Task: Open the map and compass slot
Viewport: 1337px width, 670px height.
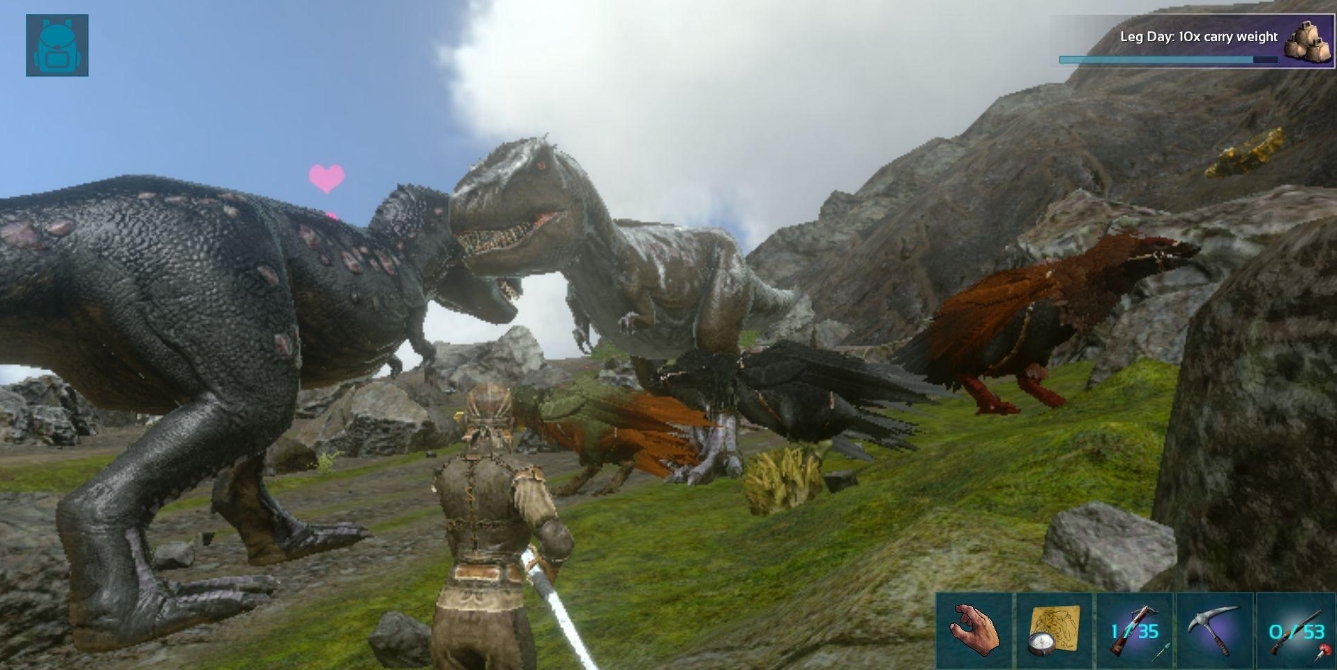Action: tap(1055, 630)
